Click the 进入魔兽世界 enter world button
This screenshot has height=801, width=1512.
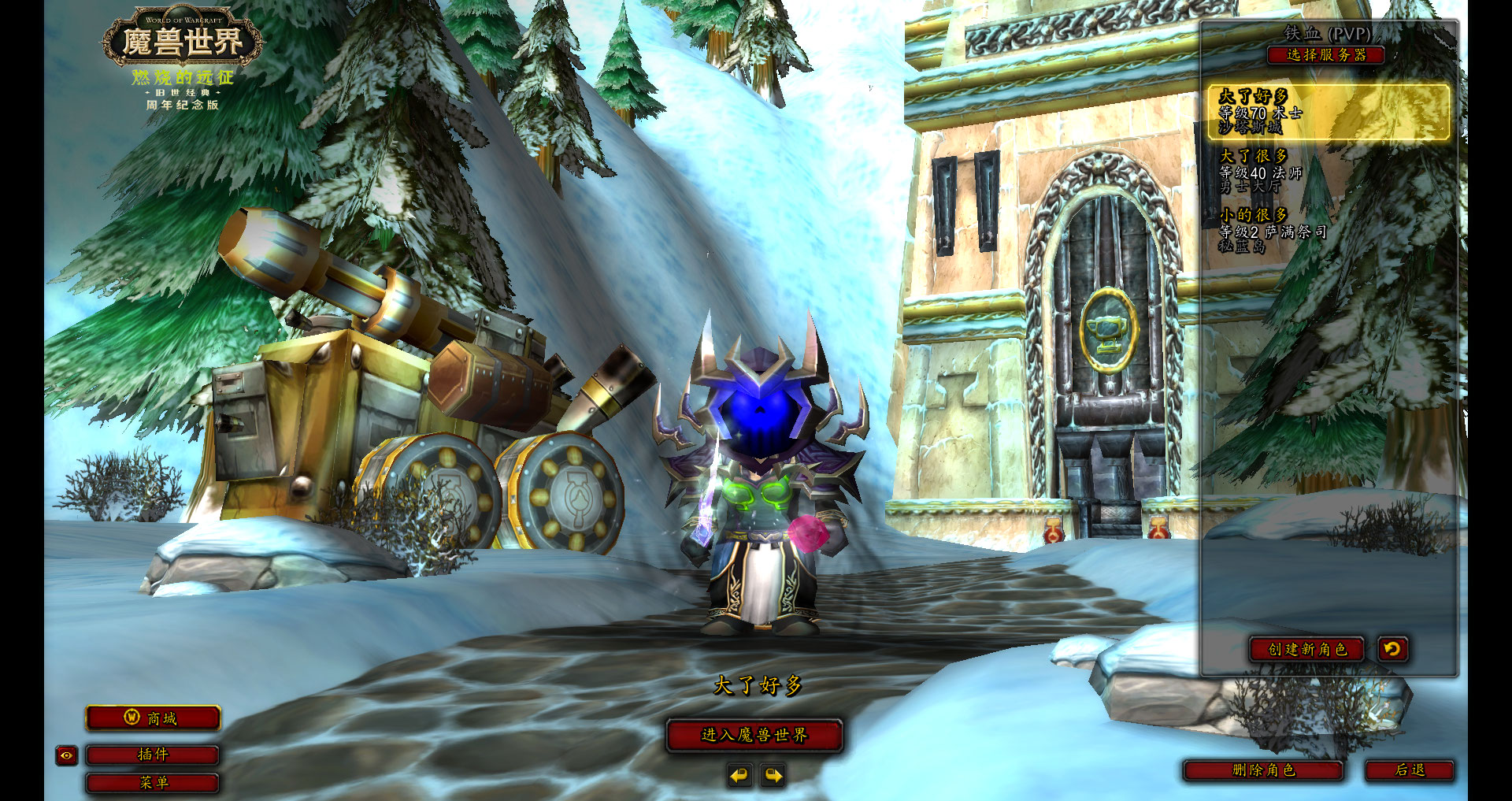(x=754, y=735)
